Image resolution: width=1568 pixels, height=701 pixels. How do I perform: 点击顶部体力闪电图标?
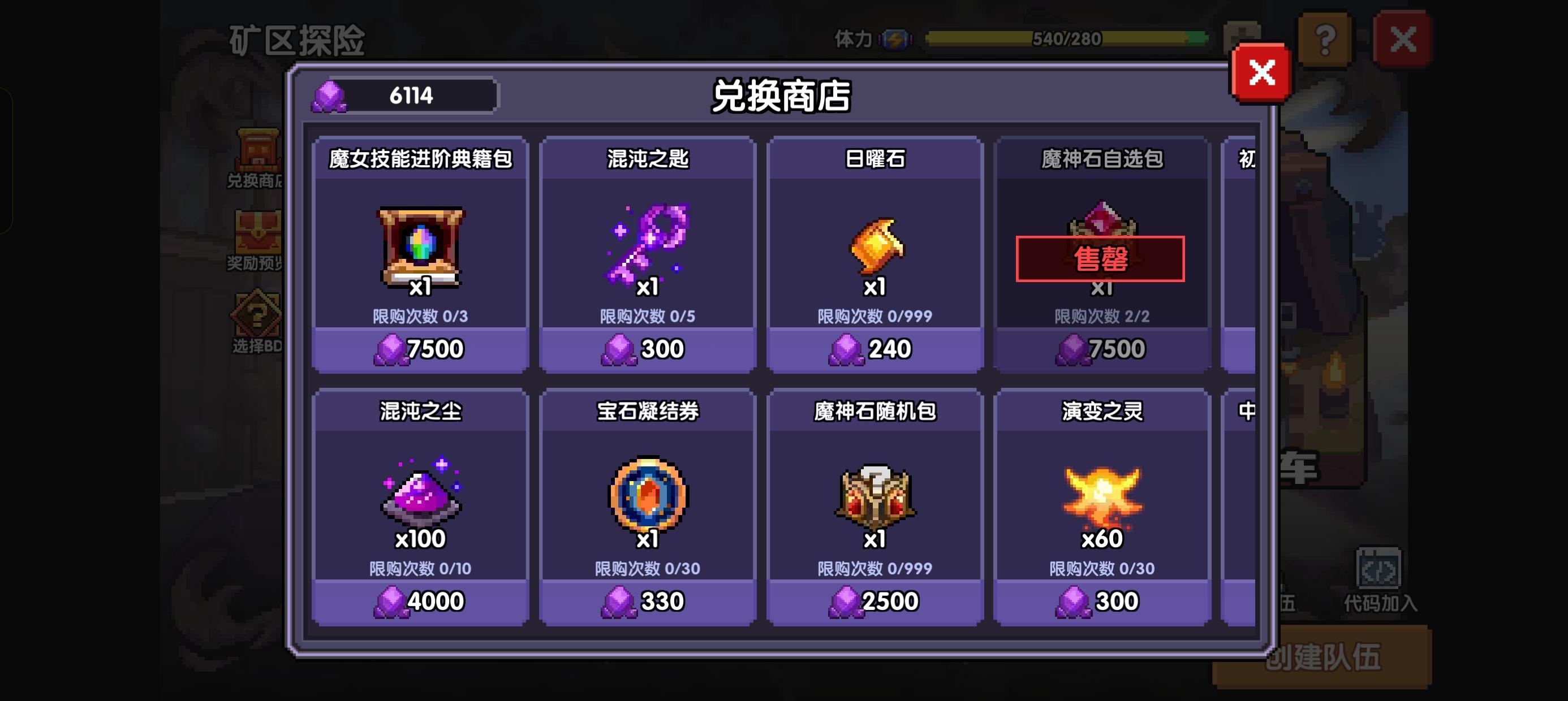tap(895, 38)
